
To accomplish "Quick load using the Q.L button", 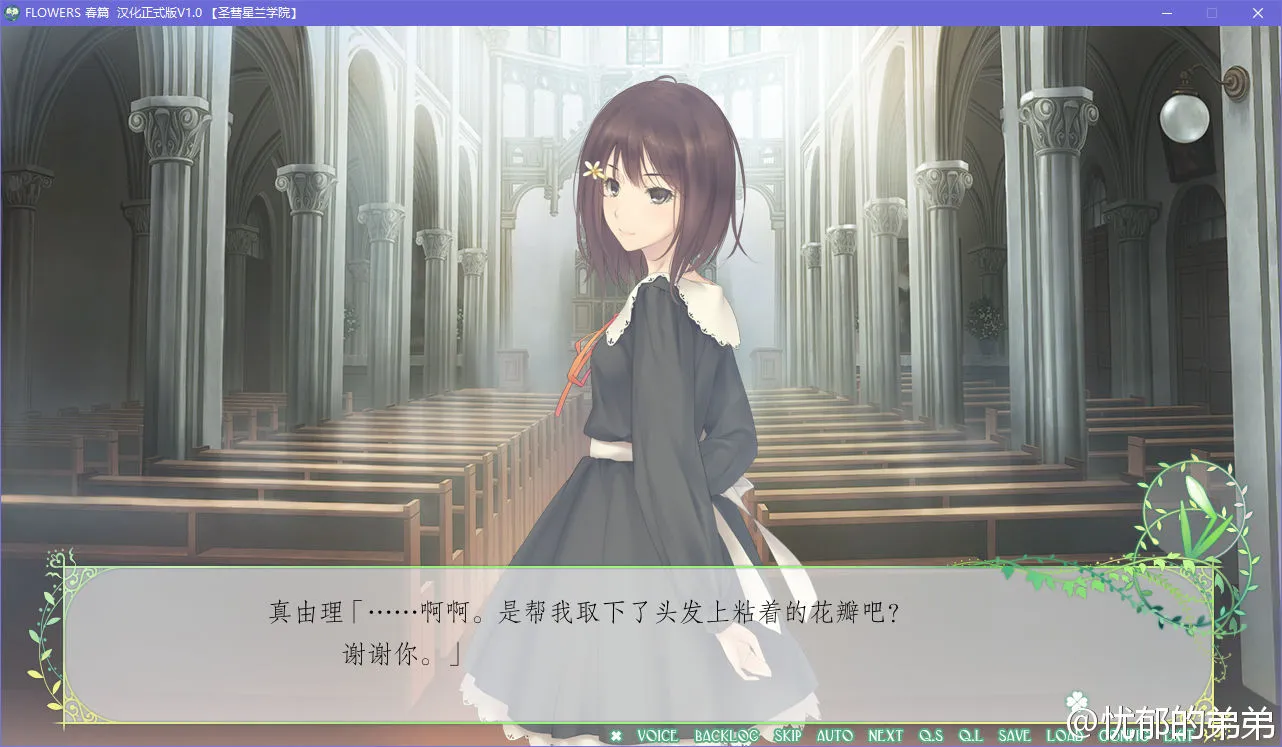I will (970, 735).
